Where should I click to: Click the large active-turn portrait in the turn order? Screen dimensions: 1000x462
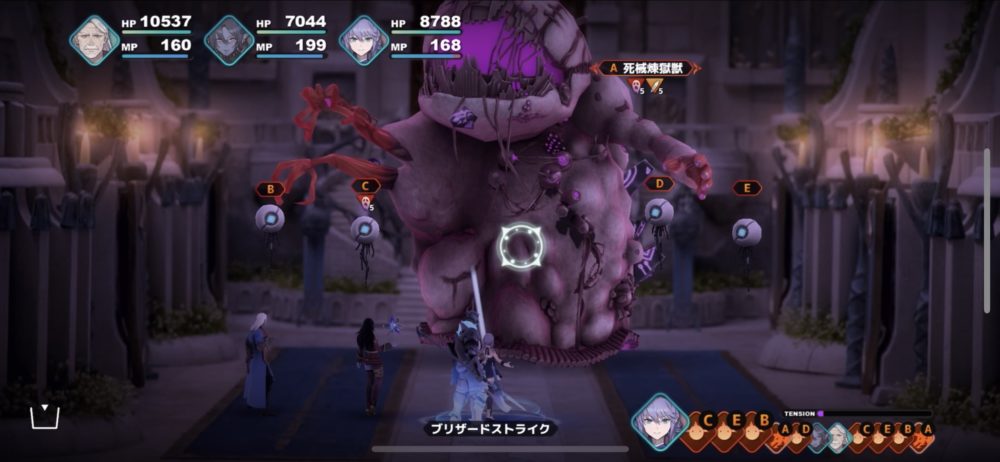tap(660, 419)
